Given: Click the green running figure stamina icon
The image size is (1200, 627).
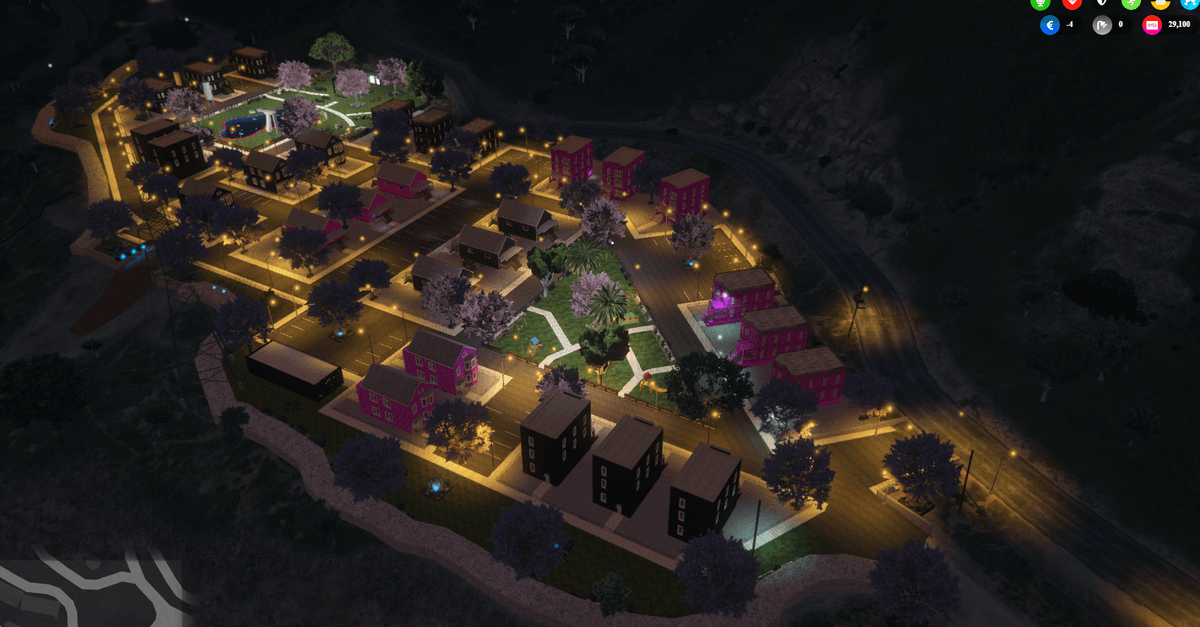Looking at the screenshot, I should pos(1131,3).
